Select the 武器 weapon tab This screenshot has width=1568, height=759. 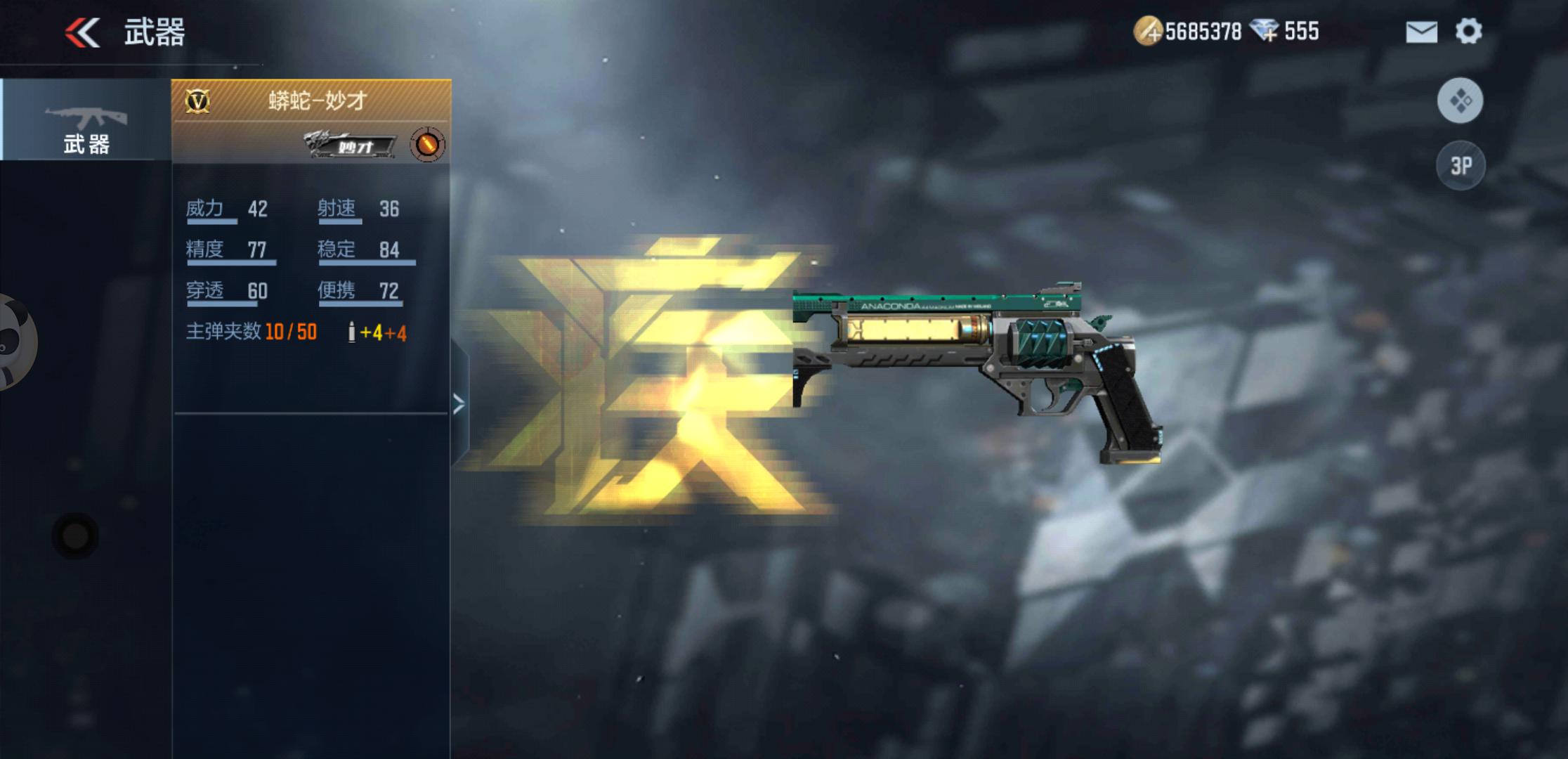(86, 120)
